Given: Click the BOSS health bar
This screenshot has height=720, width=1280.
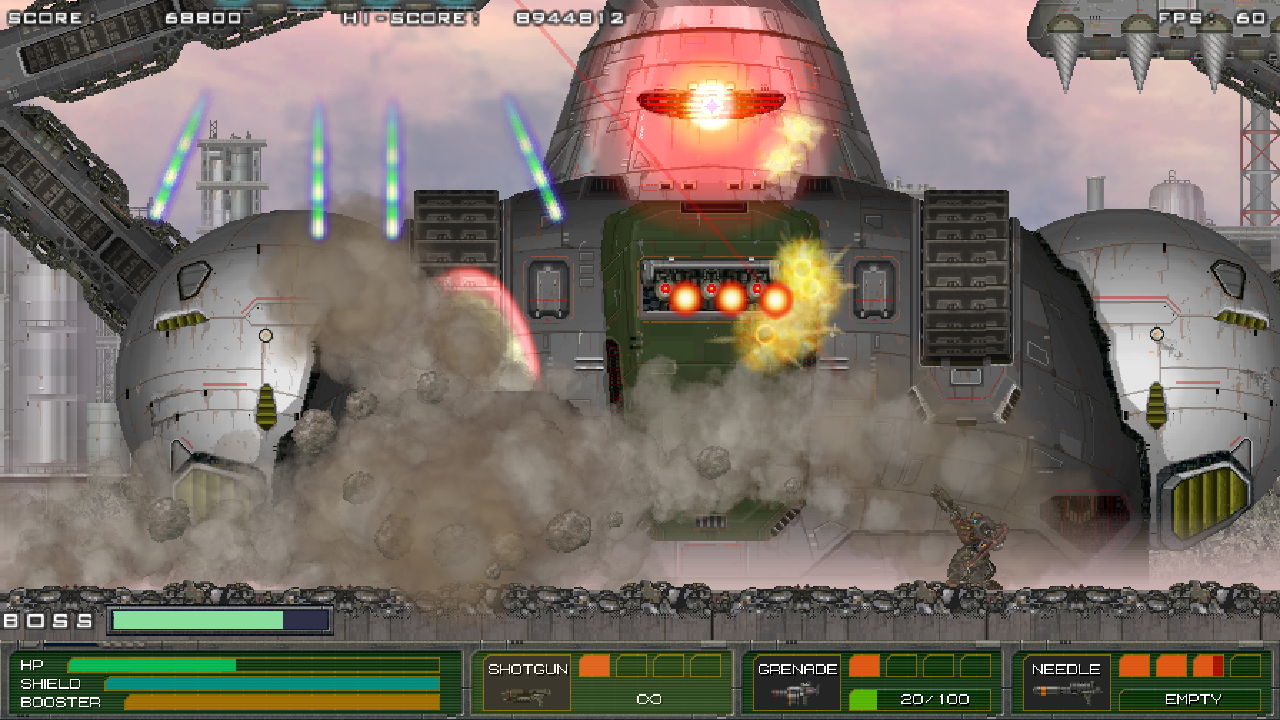Looking at the screenshot, I should click(220, 619).
